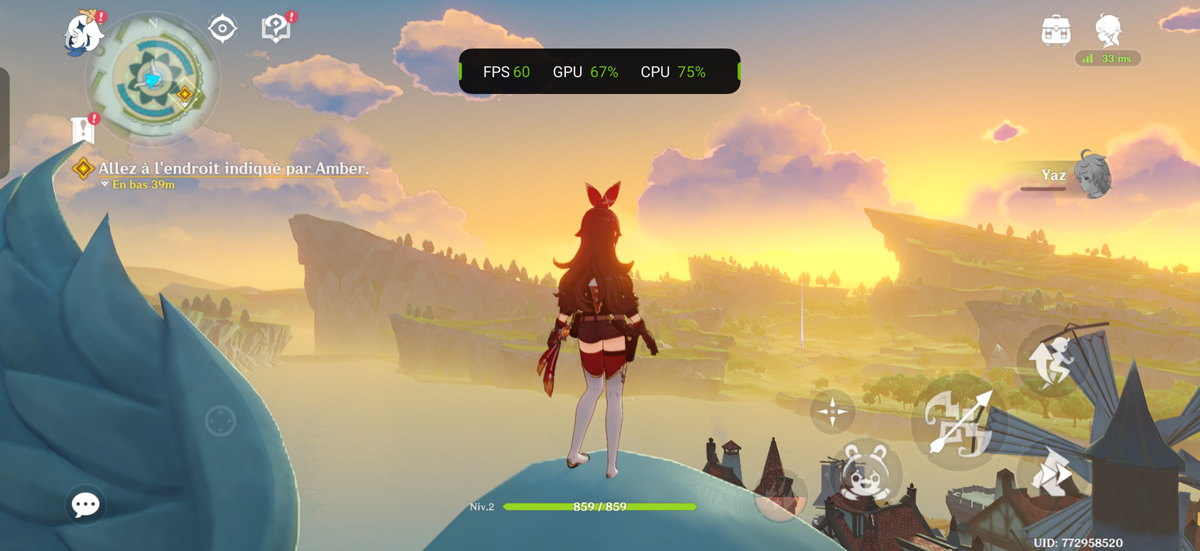
Task: Tap the jump button
Action: click(1049, 360)
